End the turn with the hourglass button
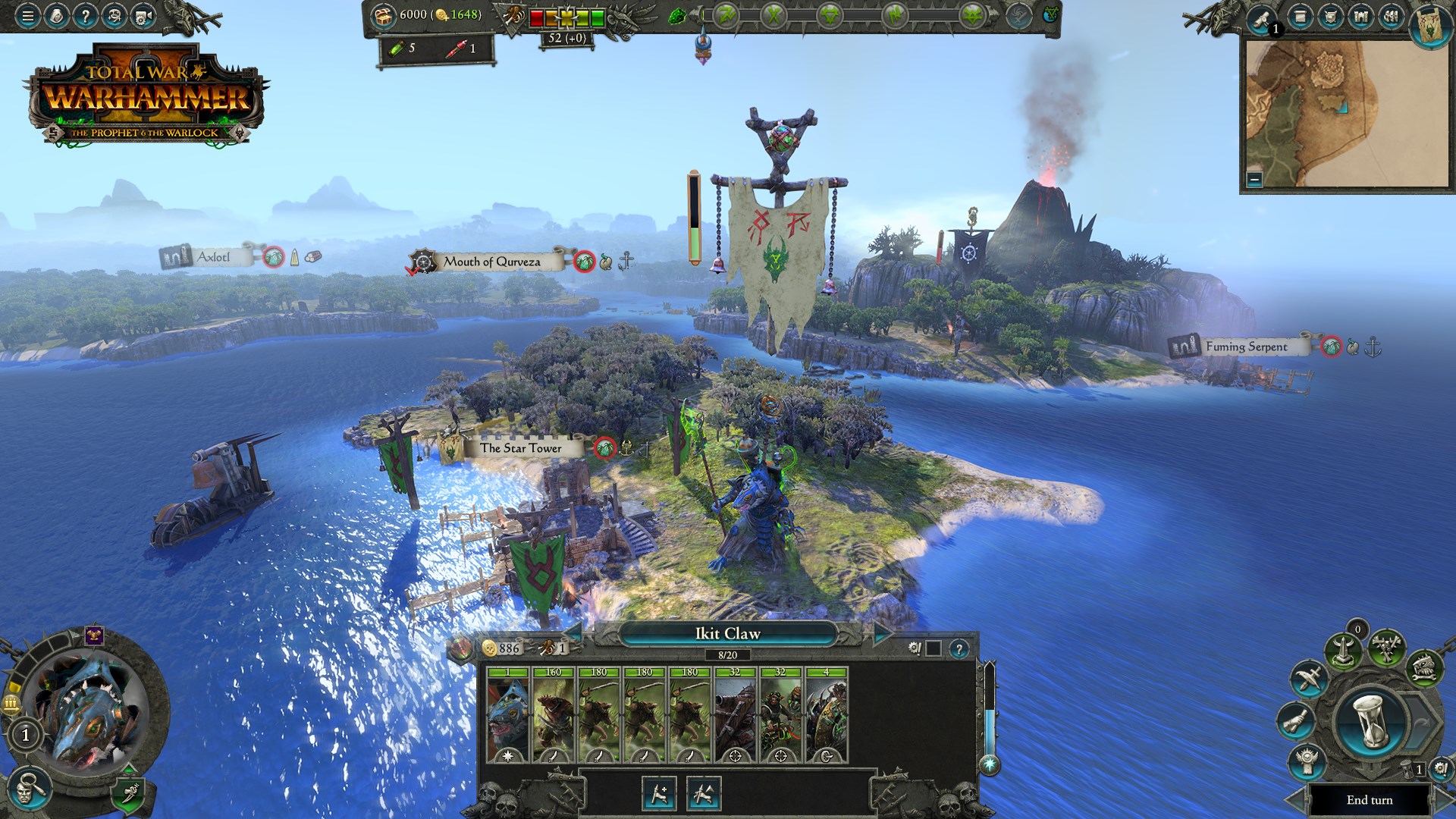Viewport: 1456px width, 819px height. pos(1370,723)
